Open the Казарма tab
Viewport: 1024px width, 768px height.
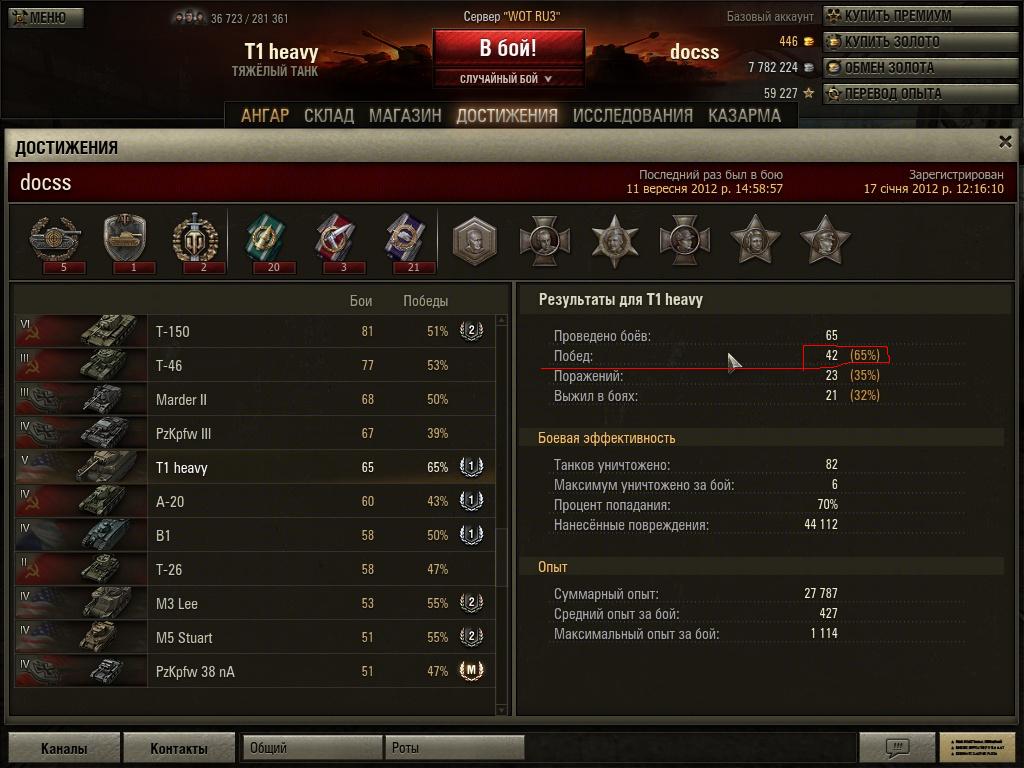point(744,116)
